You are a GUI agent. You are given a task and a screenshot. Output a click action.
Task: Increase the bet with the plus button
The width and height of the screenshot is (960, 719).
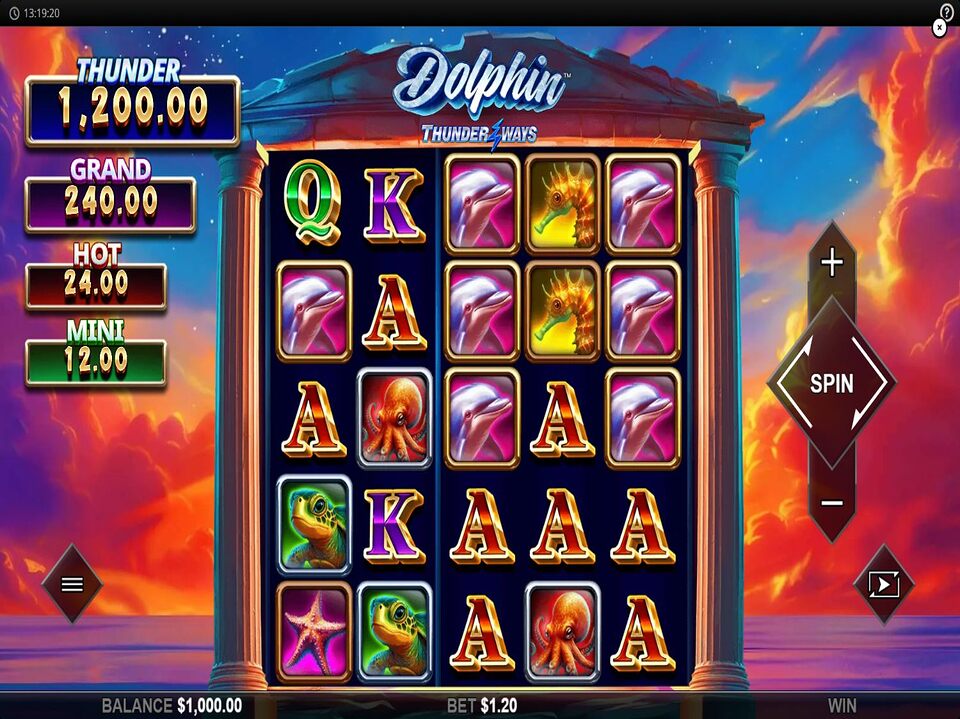[832, 263]
